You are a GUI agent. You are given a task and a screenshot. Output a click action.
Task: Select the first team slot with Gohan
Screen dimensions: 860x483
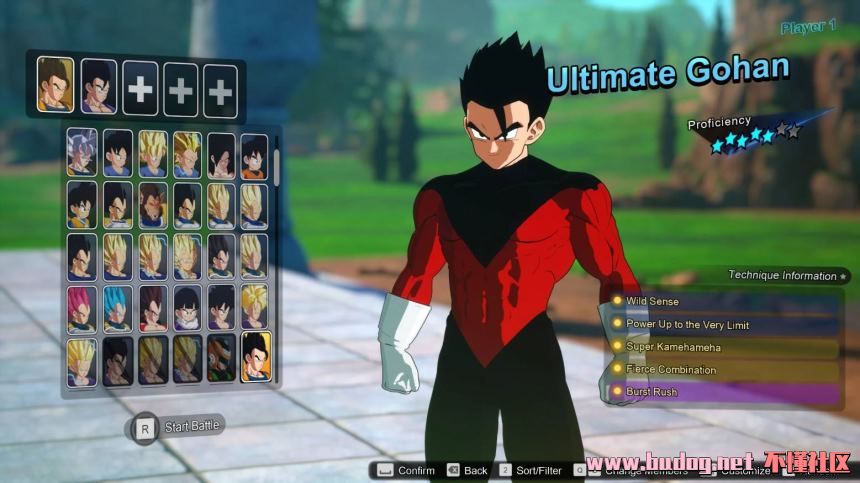point(56,84)
